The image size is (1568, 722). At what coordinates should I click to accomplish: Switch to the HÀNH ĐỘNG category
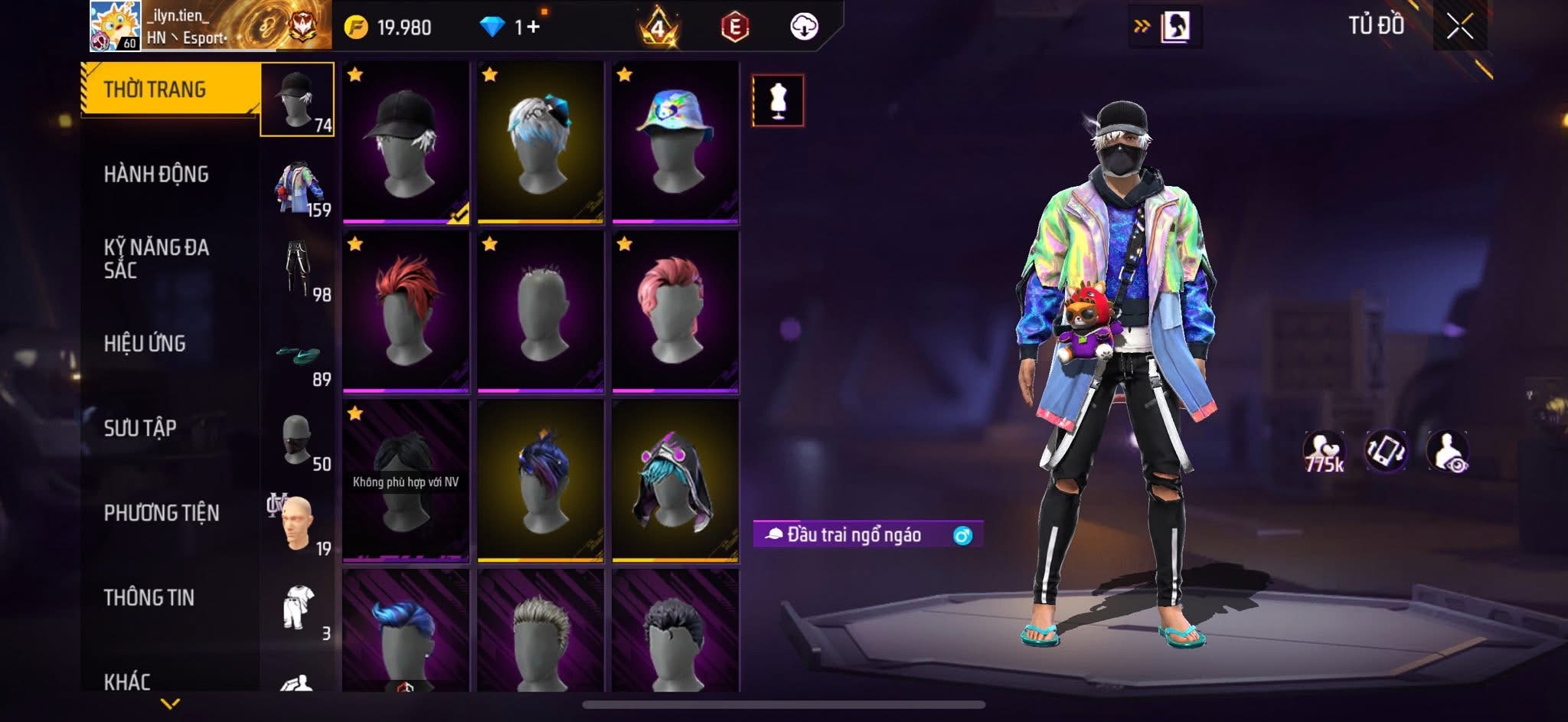click(x=156, y=175)
